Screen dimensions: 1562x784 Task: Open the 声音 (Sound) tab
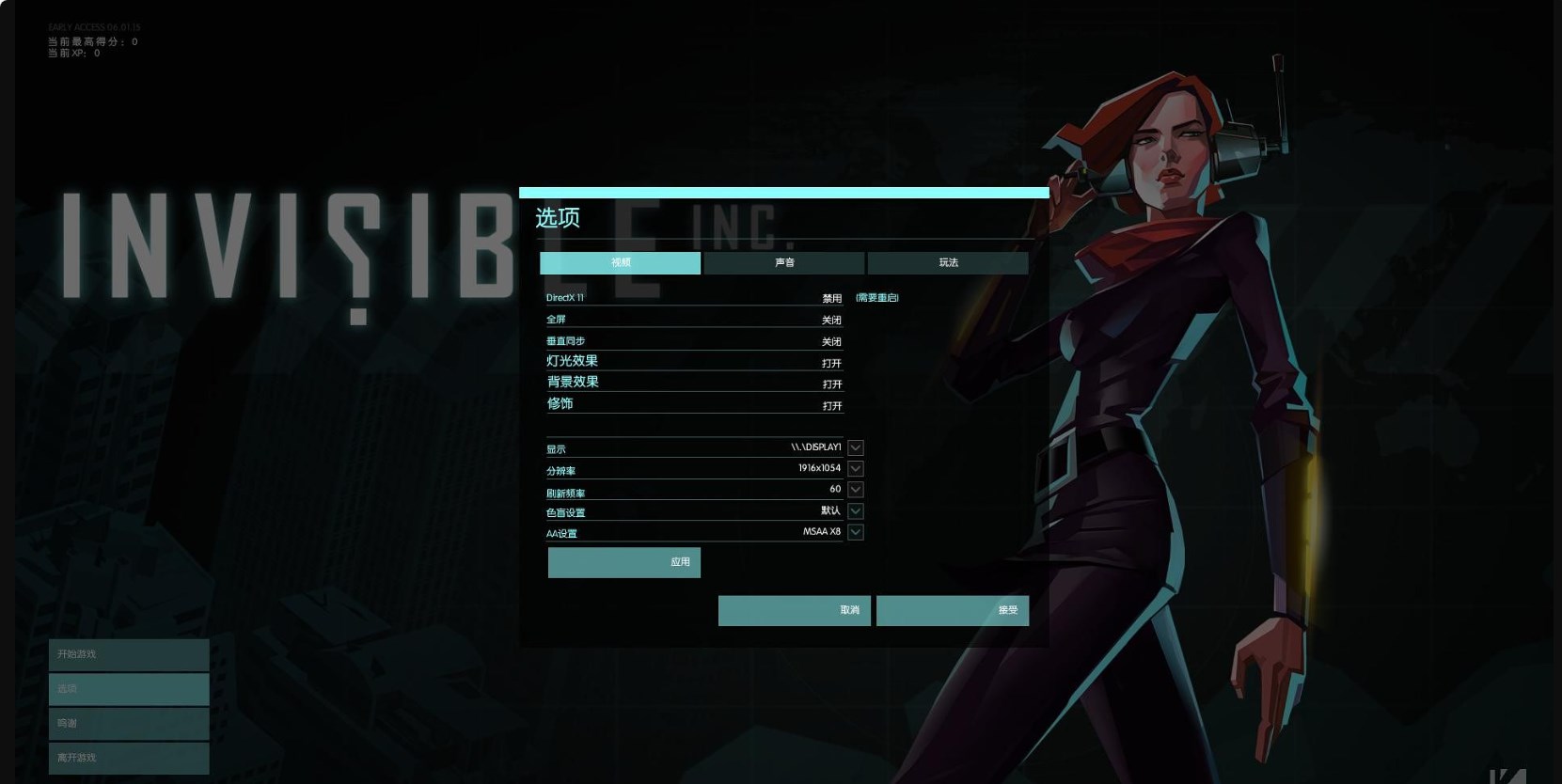(x=783, y=263)
